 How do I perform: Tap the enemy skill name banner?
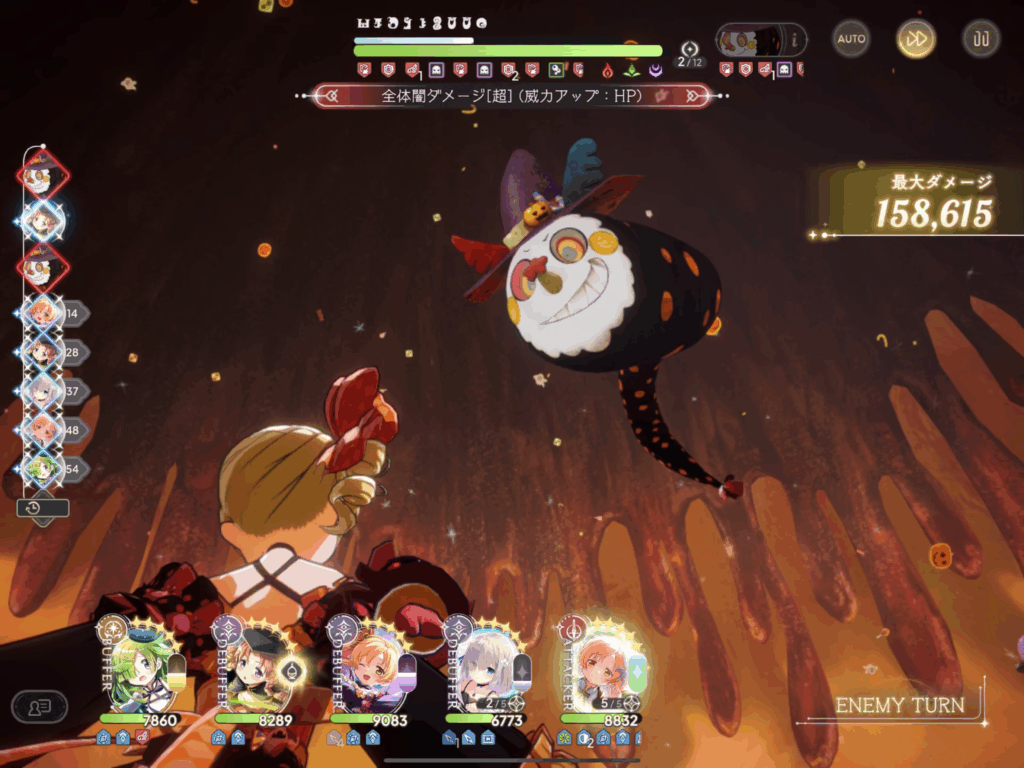coord(512,96)
